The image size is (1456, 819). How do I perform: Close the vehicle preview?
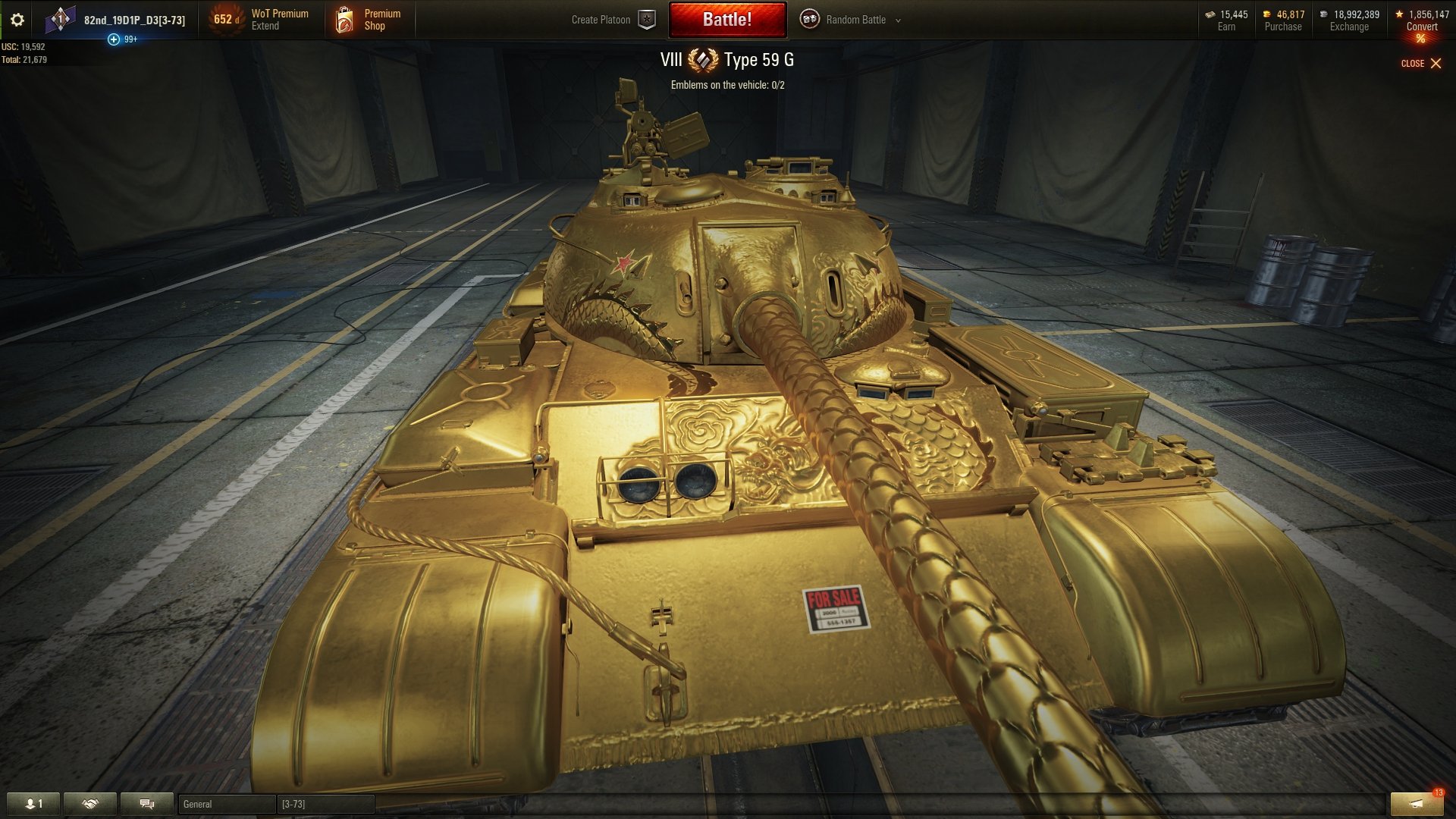click(1420, 64)
